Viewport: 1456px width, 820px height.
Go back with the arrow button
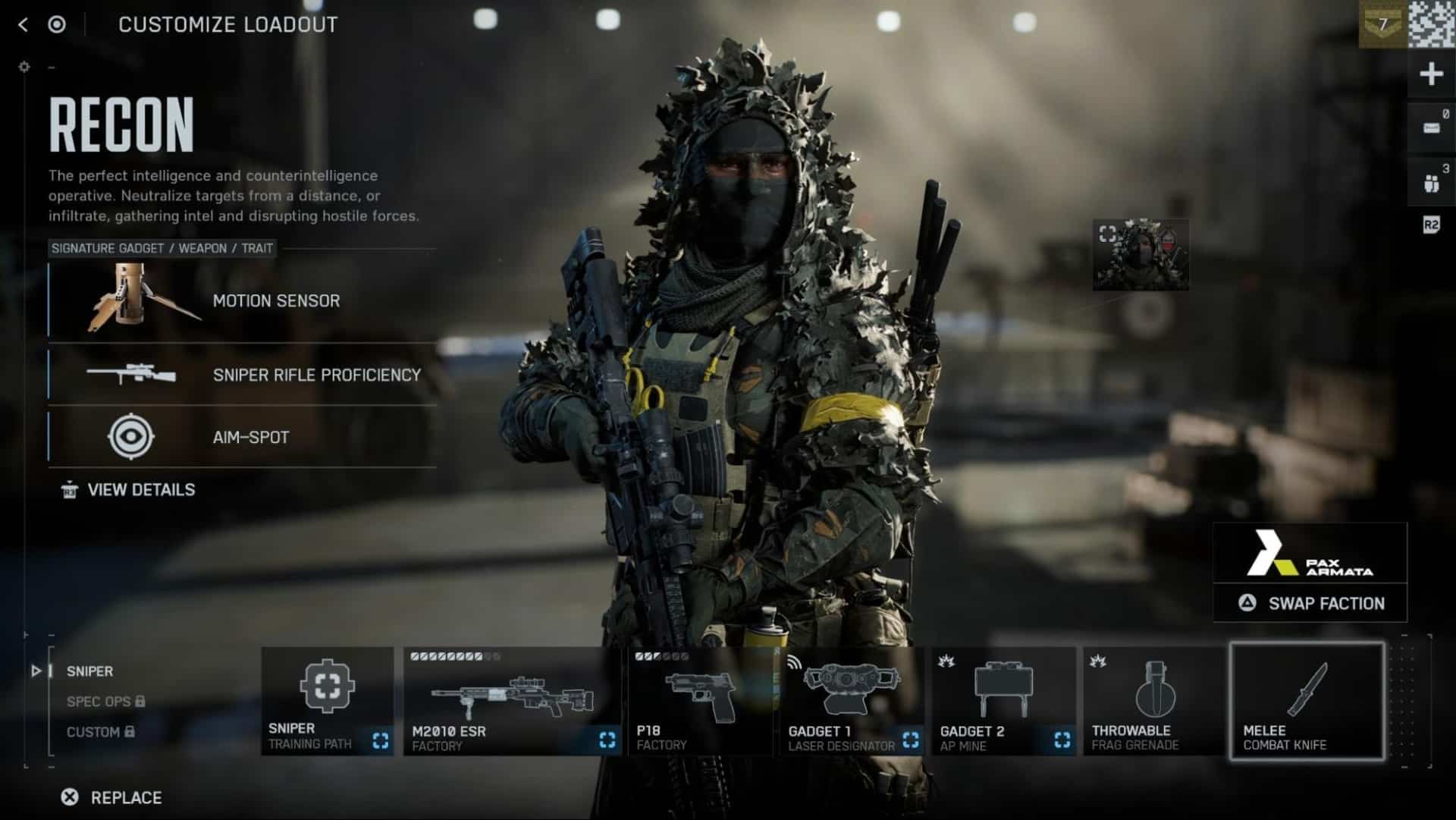click(23, 25)
